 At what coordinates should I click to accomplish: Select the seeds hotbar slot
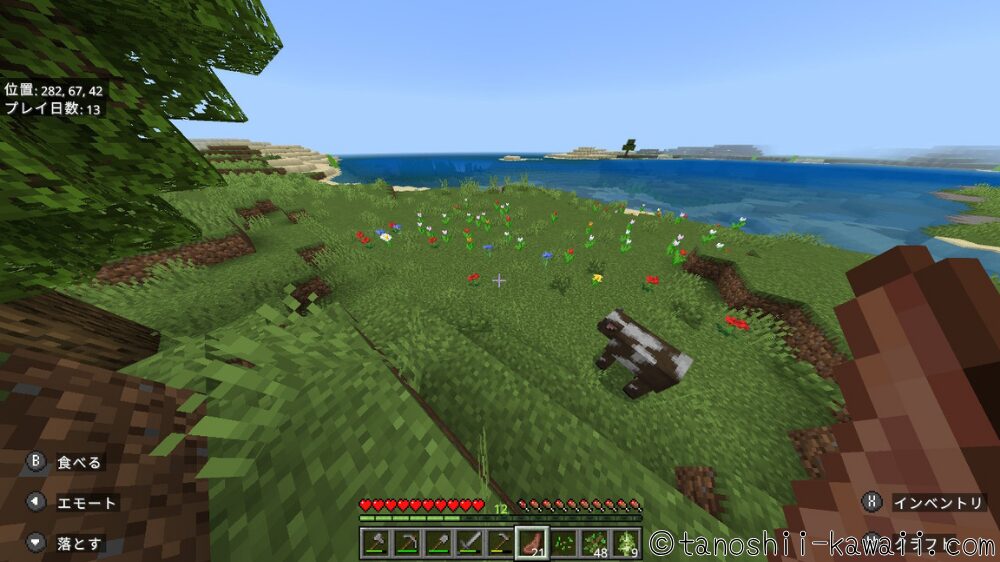(562, 543)
